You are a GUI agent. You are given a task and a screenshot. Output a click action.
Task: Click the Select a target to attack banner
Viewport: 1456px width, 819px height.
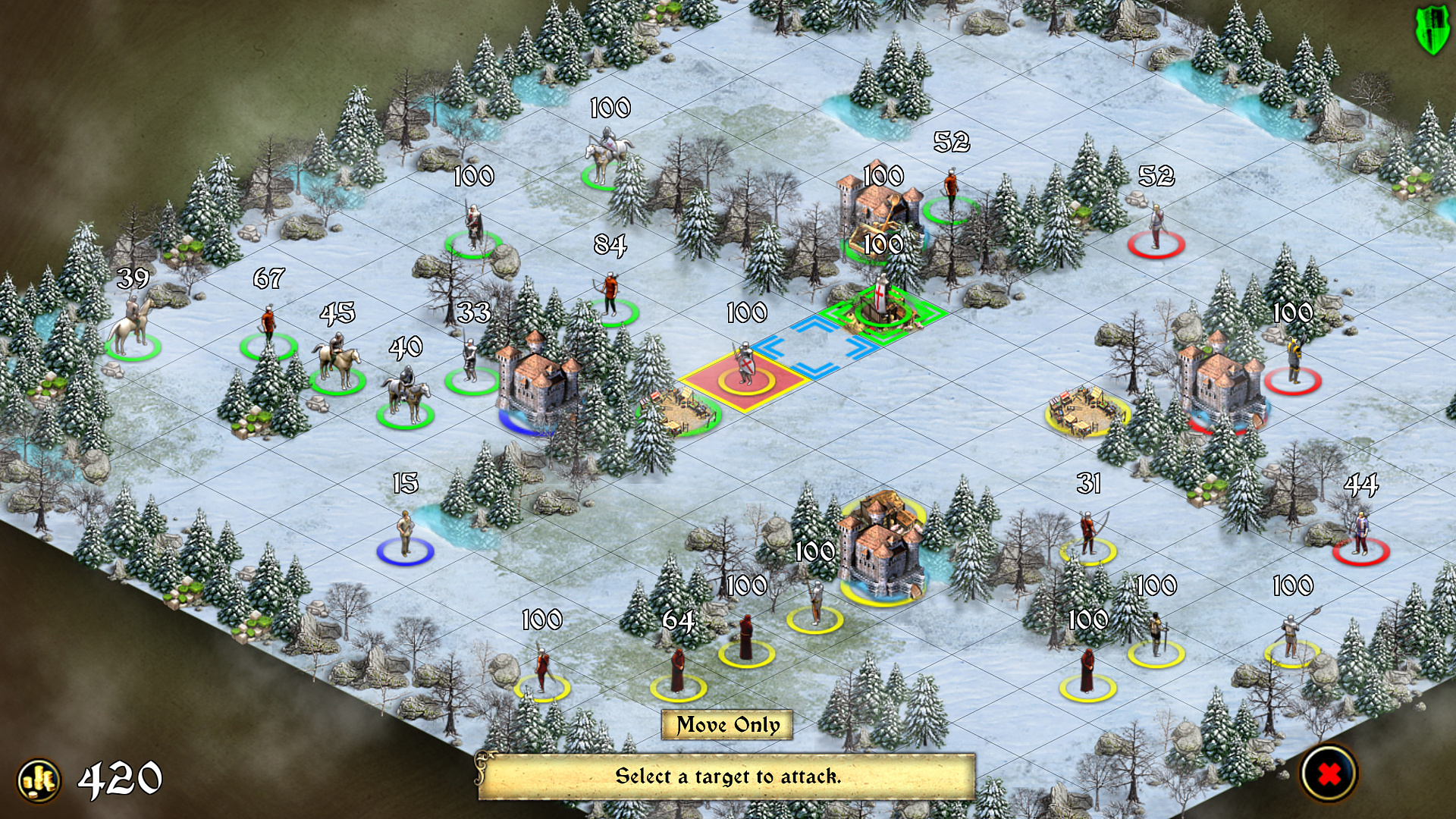click(728, 777)
